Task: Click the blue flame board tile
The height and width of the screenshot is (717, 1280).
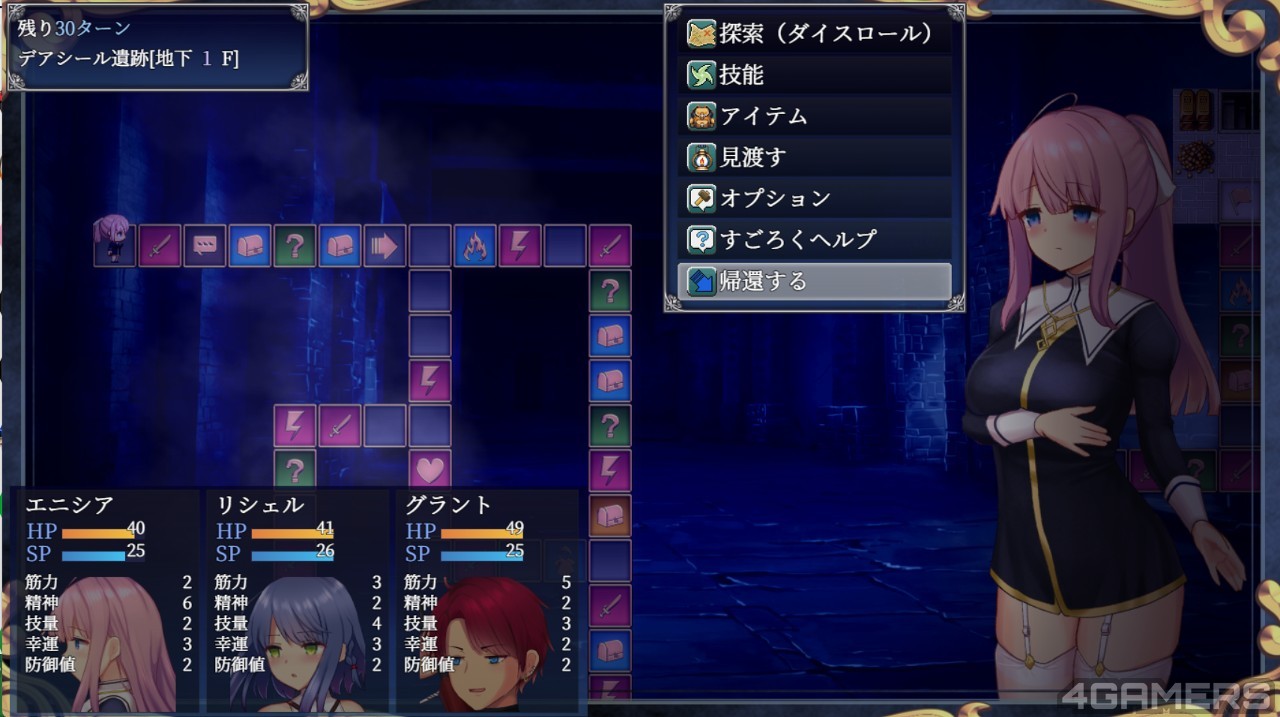Action: [x=475, y=246]
